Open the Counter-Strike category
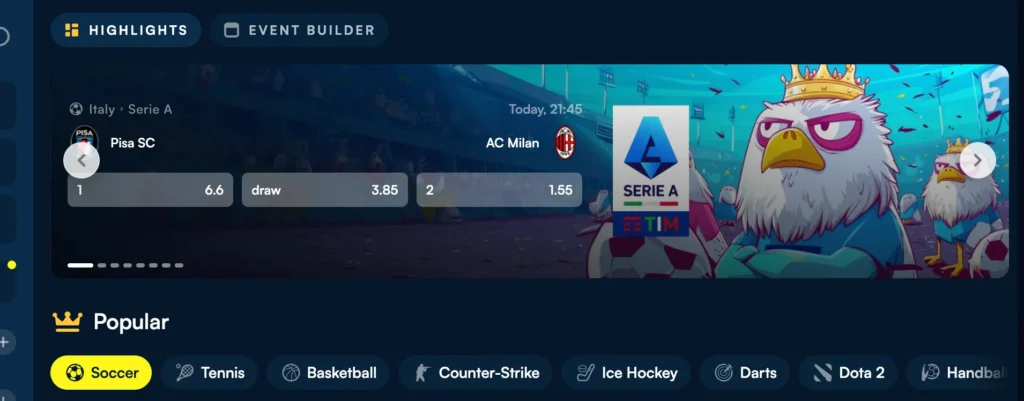Image resolution: width=1024 pixels, height=401 pixels. coord(475,373)
